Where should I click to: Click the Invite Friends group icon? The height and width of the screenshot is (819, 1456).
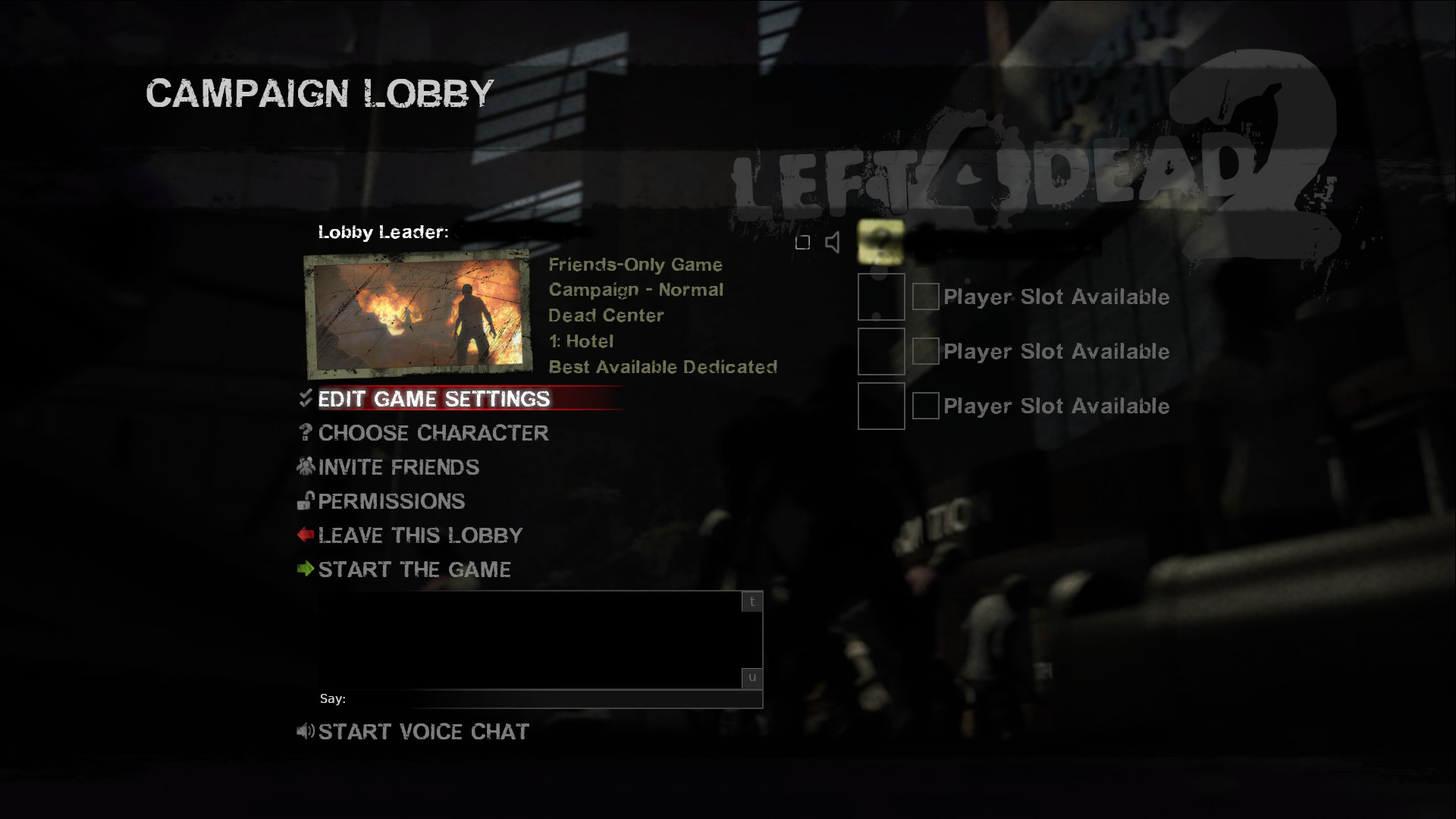point(306,466)
